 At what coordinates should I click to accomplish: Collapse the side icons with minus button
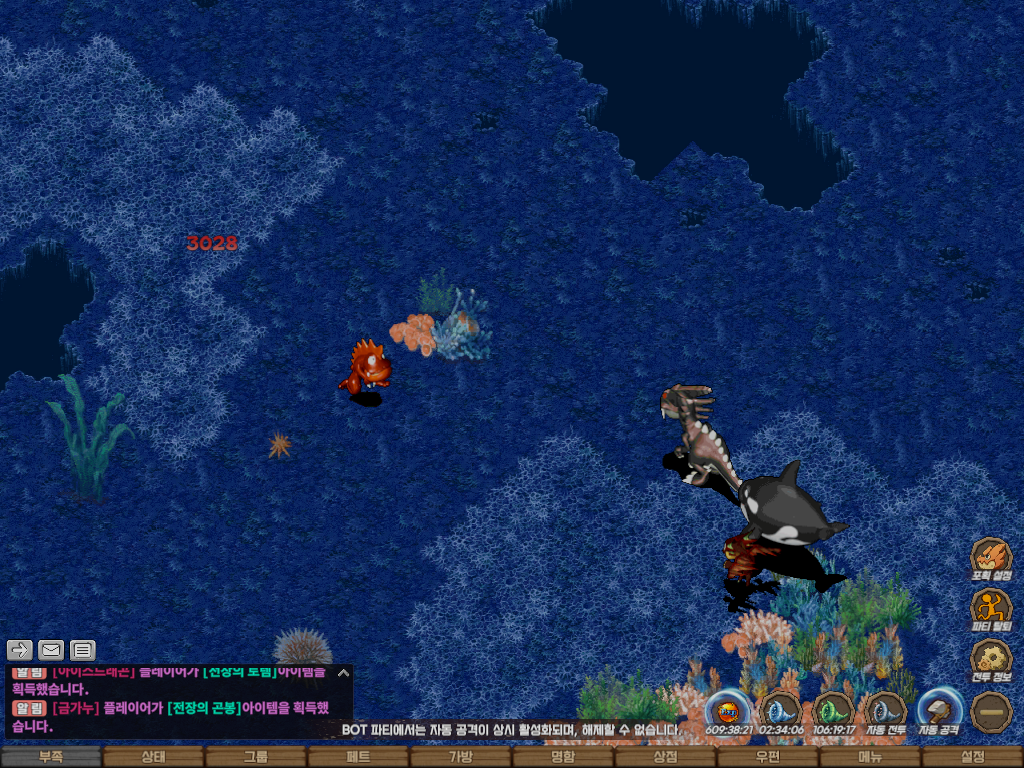coord(991,711)
